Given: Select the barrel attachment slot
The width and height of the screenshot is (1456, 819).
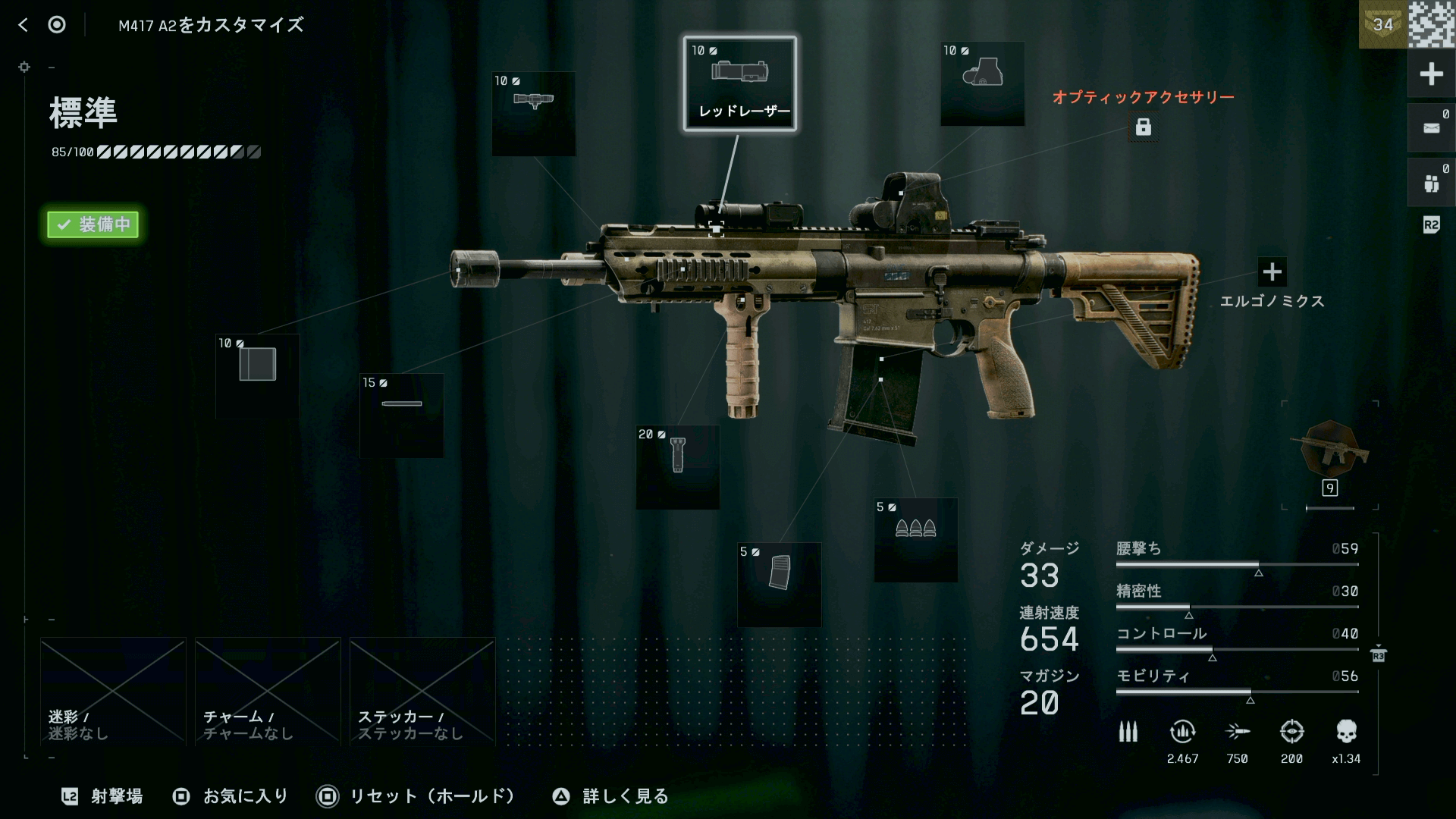Looking at the screenshot, I should [x=533, y=114].
